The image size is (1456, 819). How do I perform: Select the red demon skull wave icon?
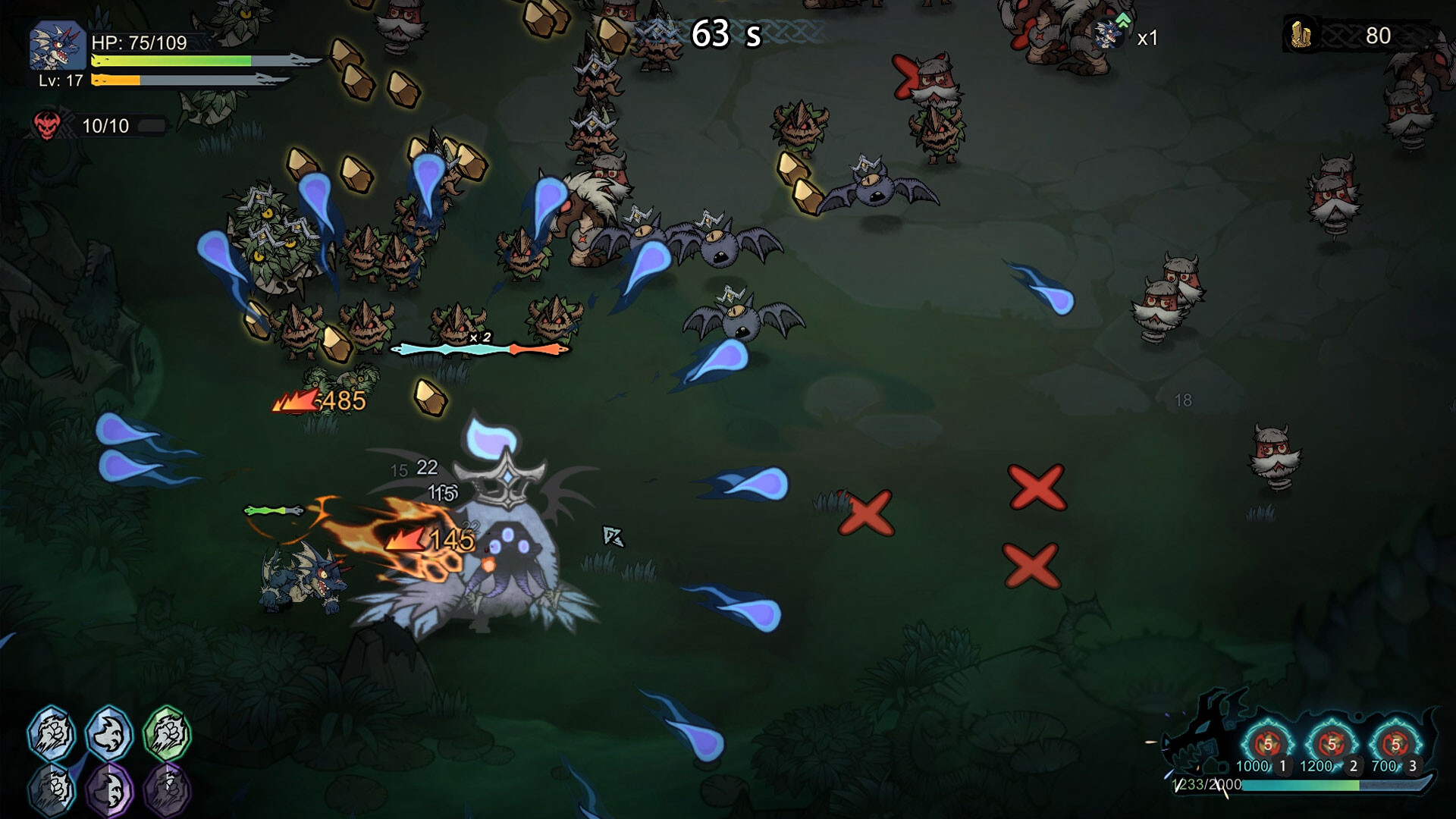pyautogui.click(x=47, y=125)
